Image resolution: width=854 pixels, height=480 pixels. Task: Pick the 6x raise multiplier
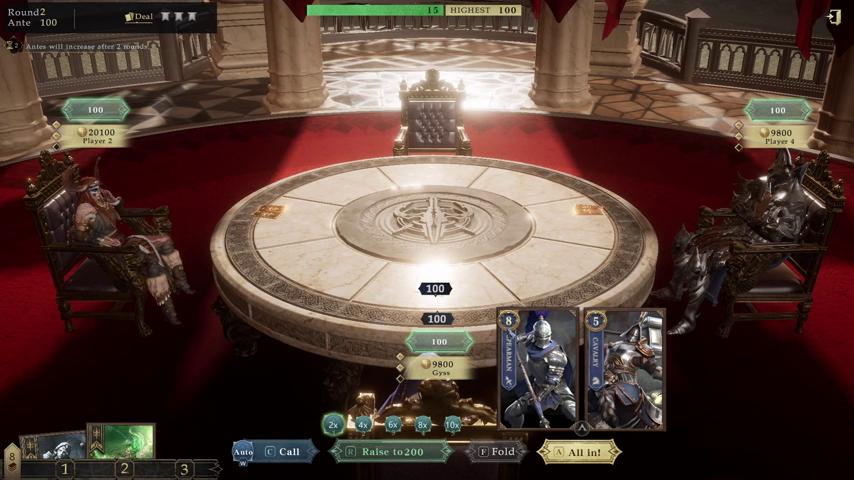(x=393, y=424)
